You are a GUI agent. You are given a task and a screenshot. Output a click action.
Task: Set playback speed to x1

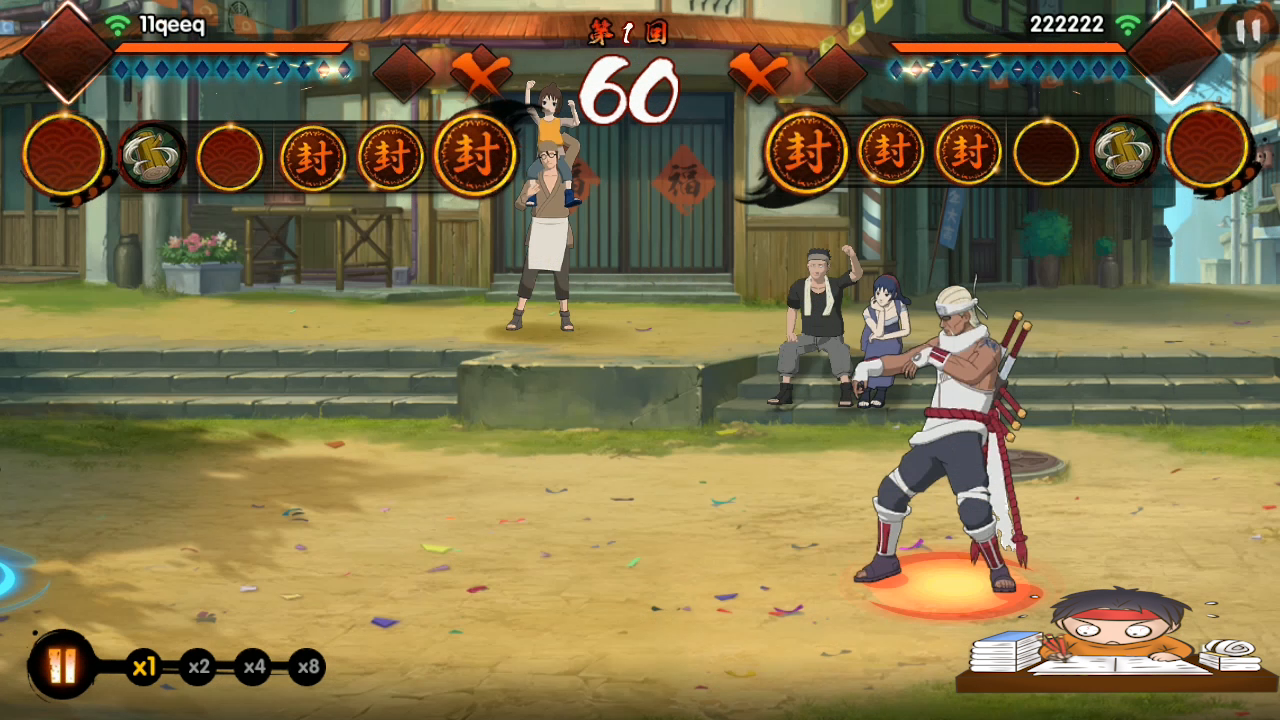[x=145, y=667]
